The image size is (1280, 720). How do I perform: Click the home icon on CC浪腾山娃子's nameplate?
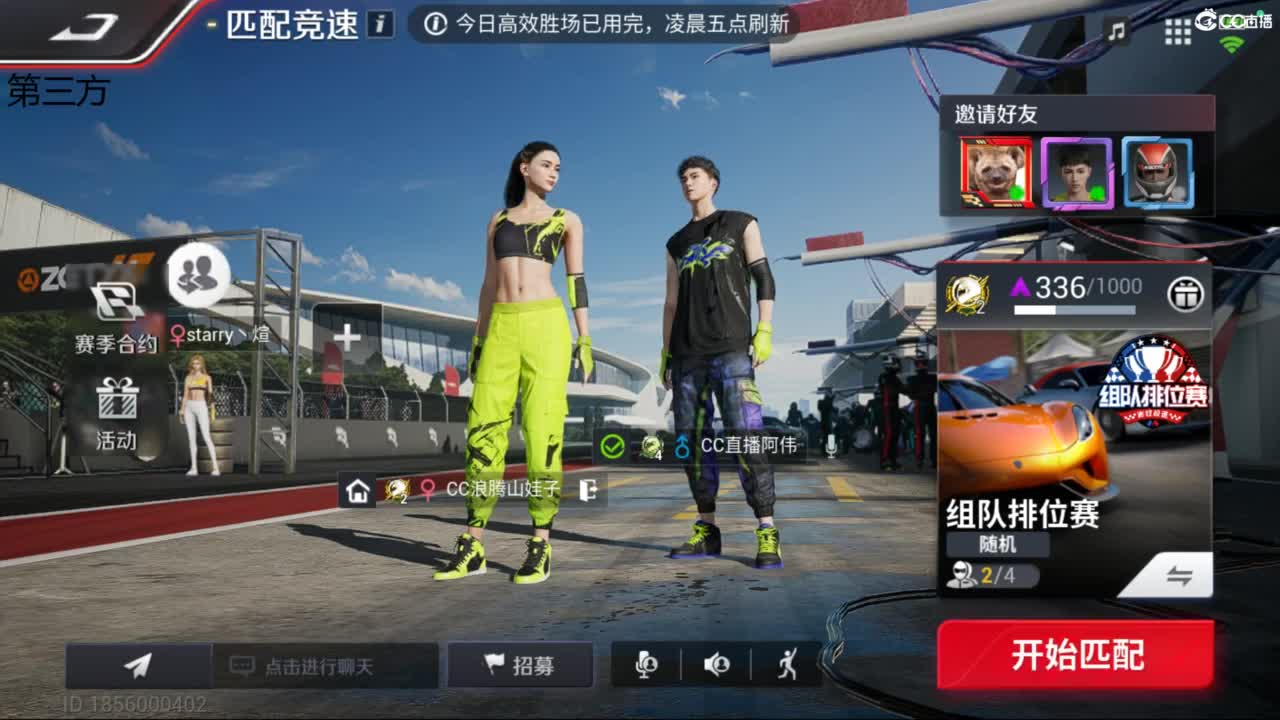[356, 492]
